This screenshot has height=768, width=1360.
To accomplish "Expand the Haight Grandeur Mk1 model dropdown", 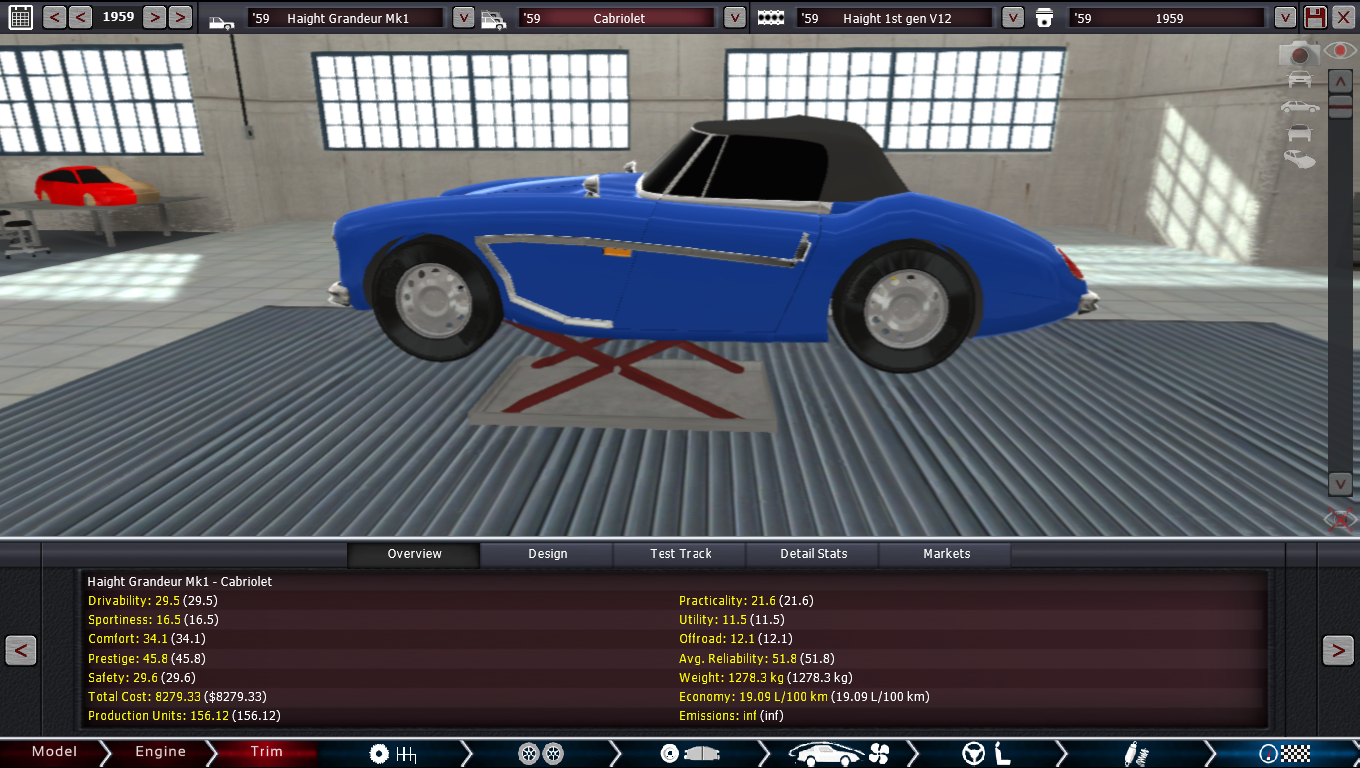I will click(x=463, y=18).
